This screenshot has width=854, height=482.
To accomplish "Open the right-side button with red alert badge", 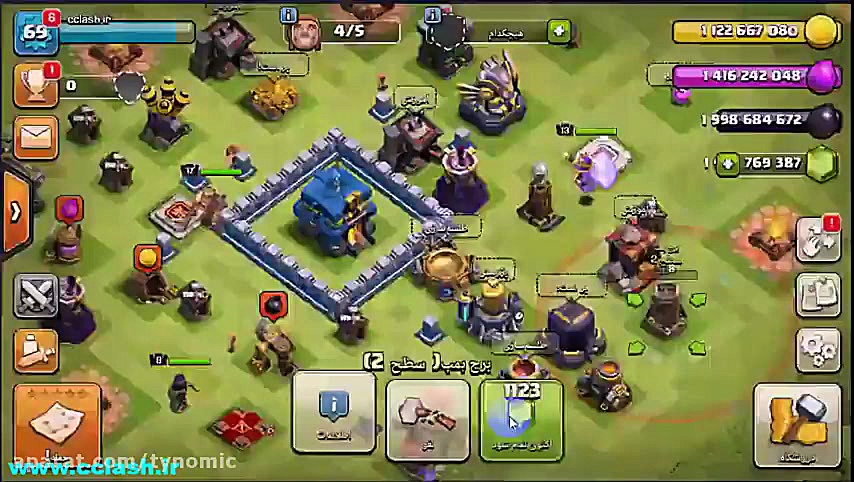I will 818,241.
